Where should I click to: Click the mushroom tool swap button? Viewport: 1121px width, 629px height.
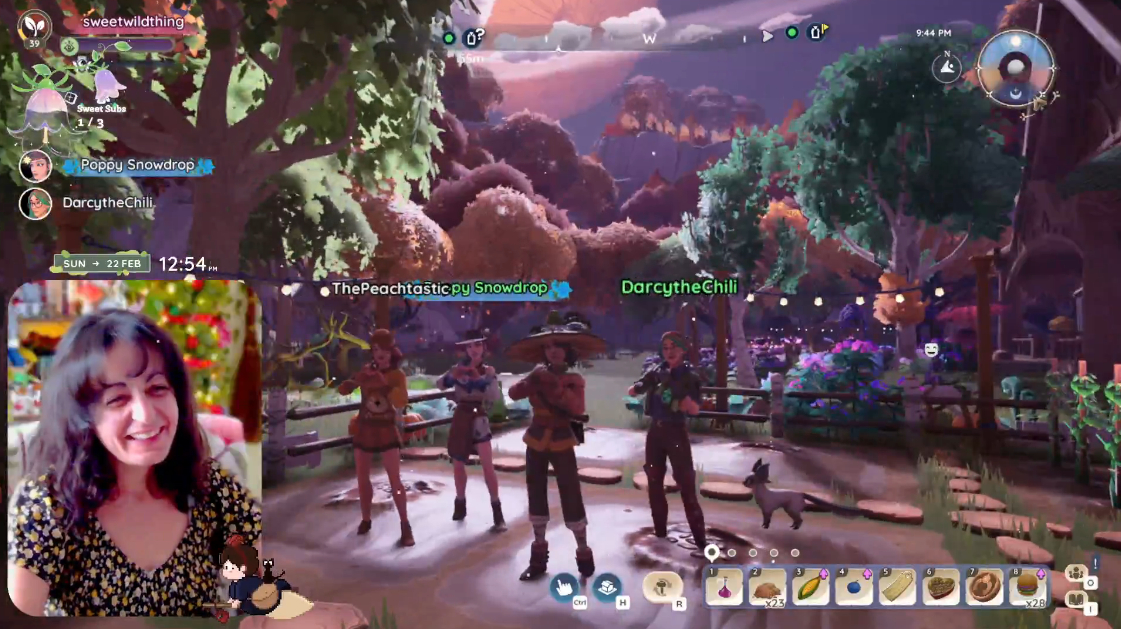[662, 586]
